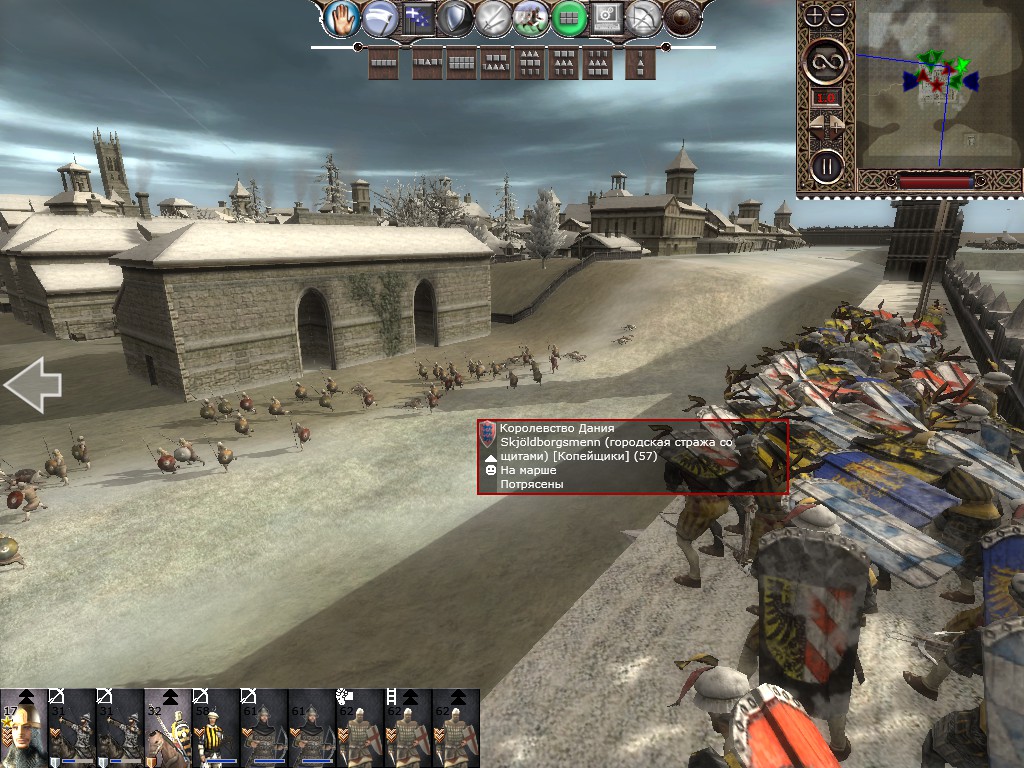This screenshot has height=768, width=1024.
Task: Zoom out the minimap with minus button
Action: [837, 16]
